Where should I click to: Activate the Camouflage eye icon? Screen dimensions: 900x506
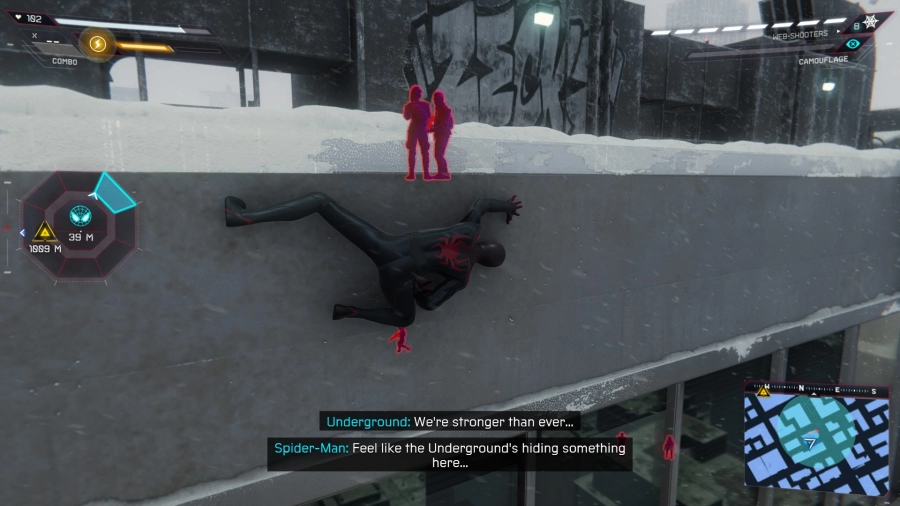click(852, 44)
